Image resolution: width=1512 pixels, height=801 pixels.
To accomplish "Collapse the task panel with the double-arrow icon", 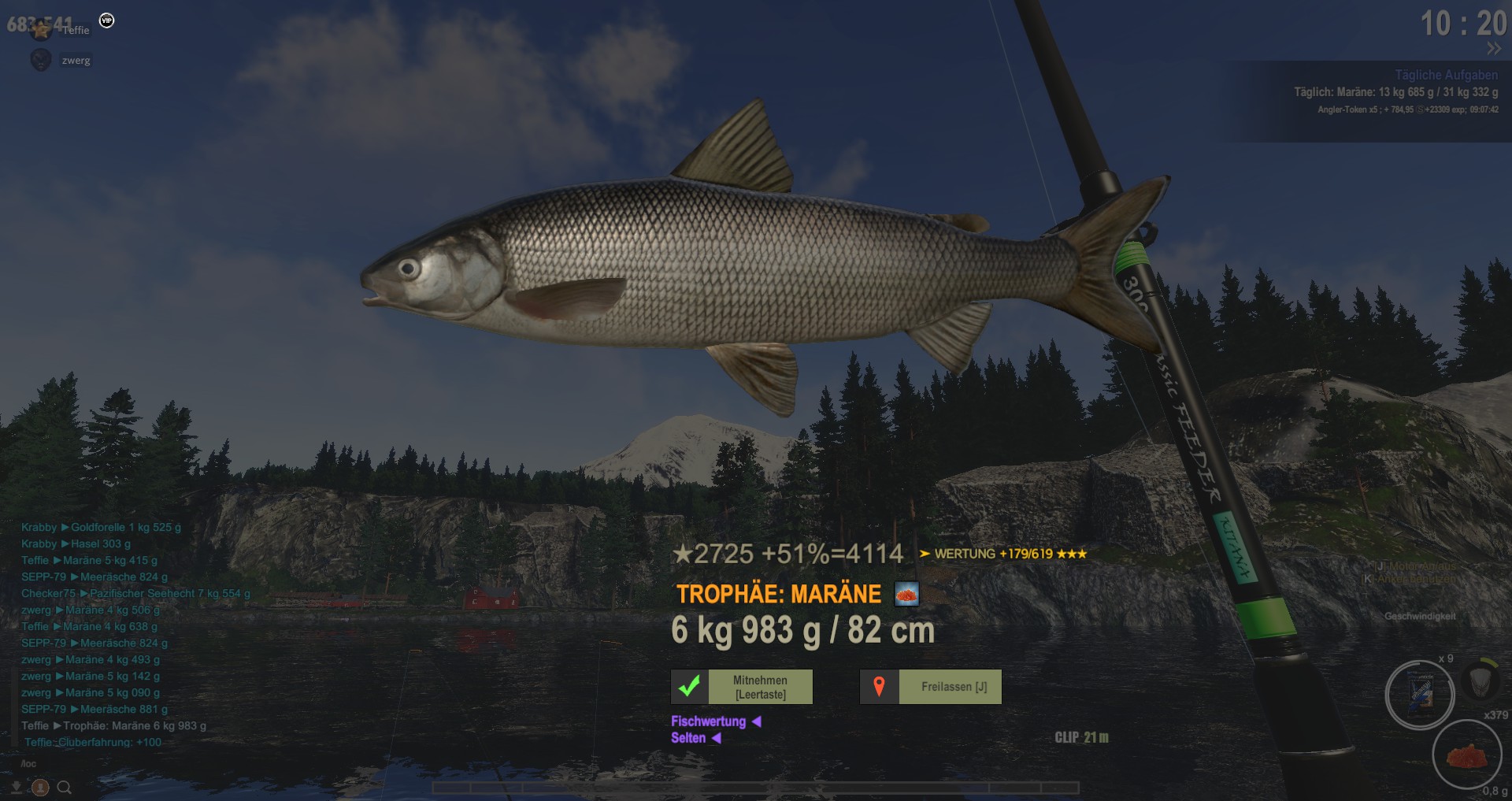I will tap(1493, 49).
